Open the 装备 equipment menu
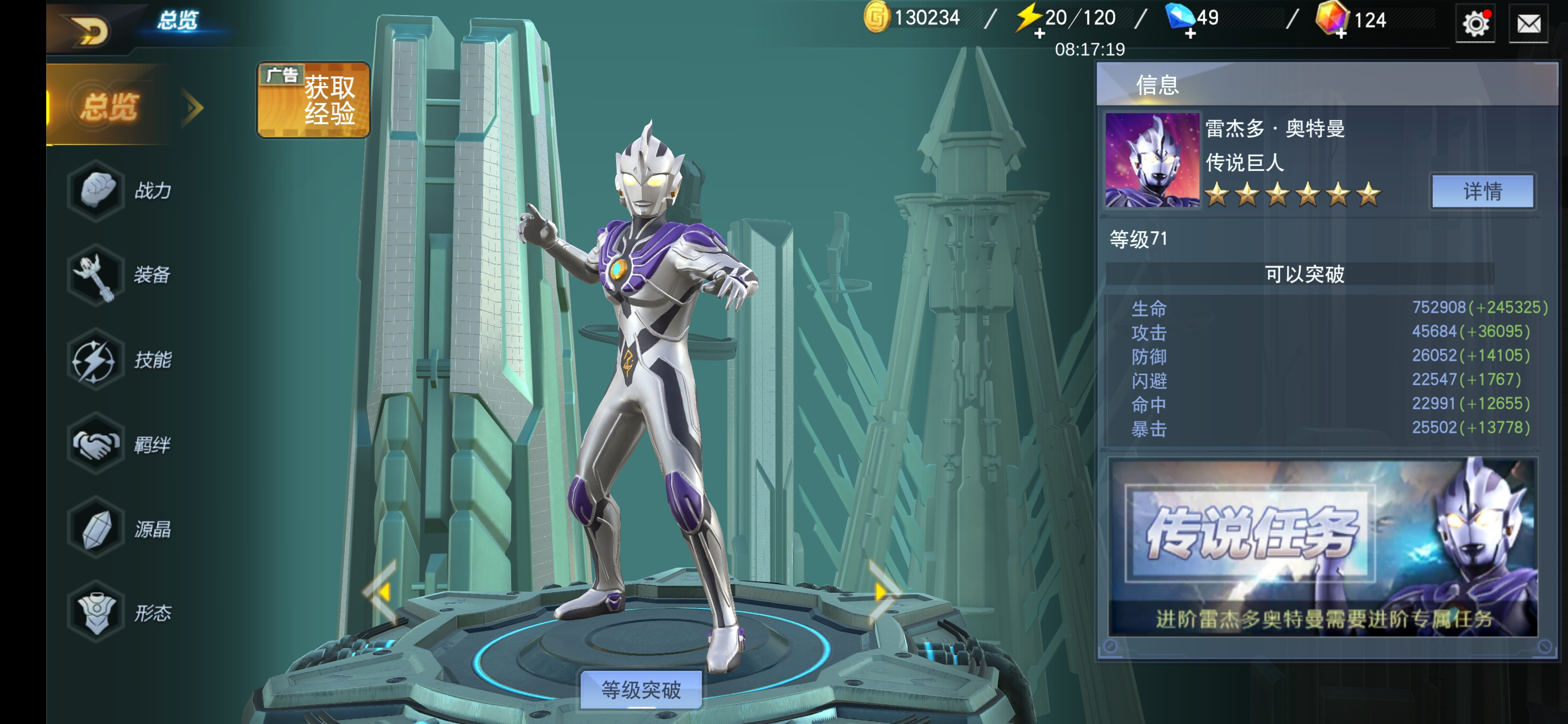This screenshot has width=1568, height=724. point(121,275)
